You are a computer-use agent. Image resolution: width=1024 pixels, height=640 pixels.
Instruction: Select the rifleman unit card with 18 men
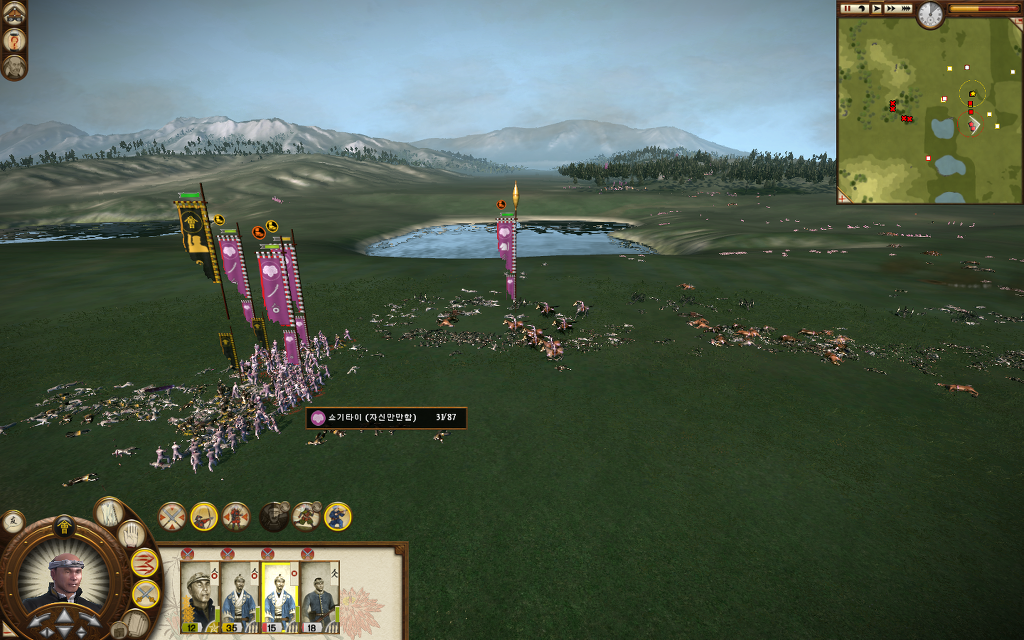(320, 597)
